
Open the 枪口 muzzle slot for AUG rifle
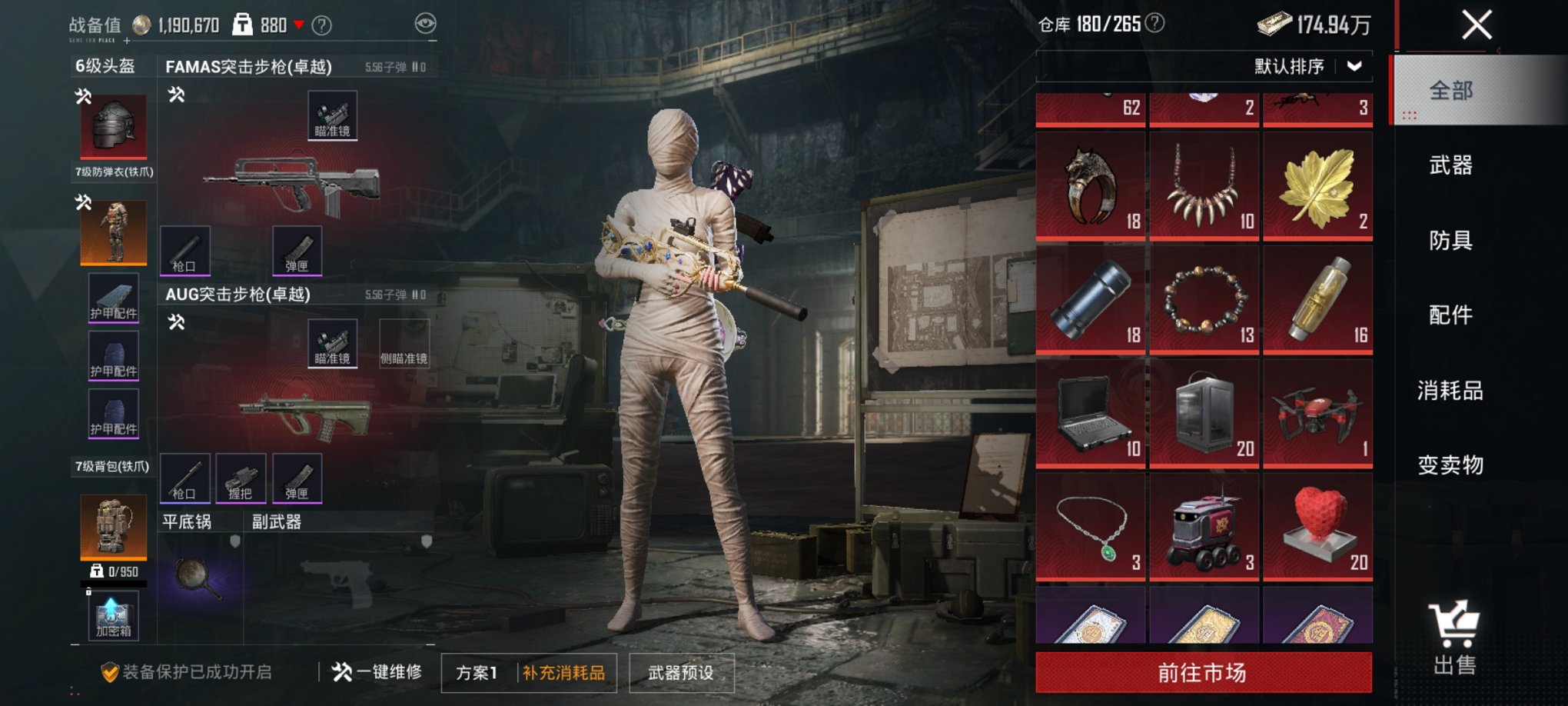[184, 478]
